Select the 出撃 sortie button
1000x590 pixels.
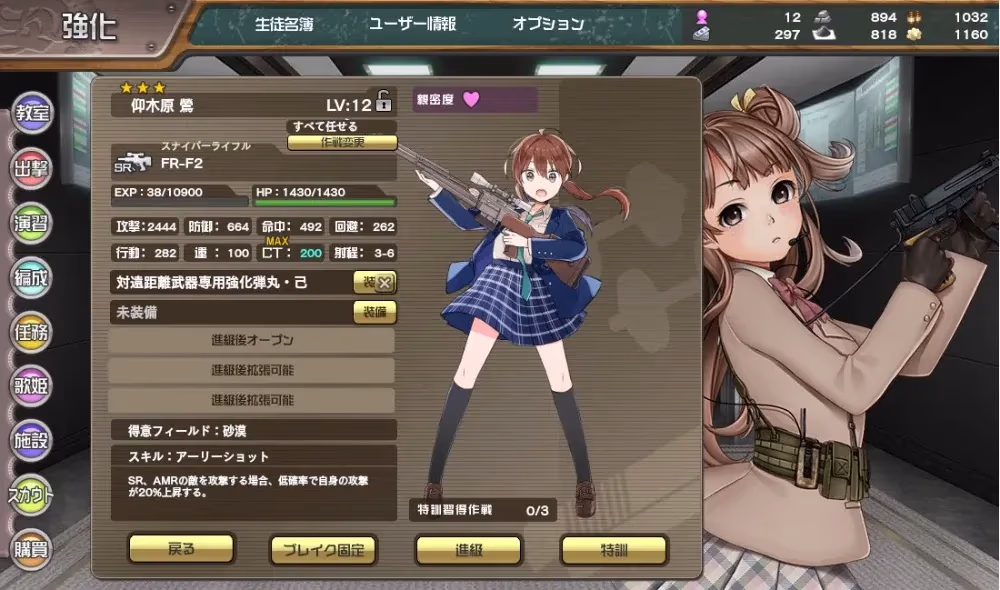(x=31, y=168)
